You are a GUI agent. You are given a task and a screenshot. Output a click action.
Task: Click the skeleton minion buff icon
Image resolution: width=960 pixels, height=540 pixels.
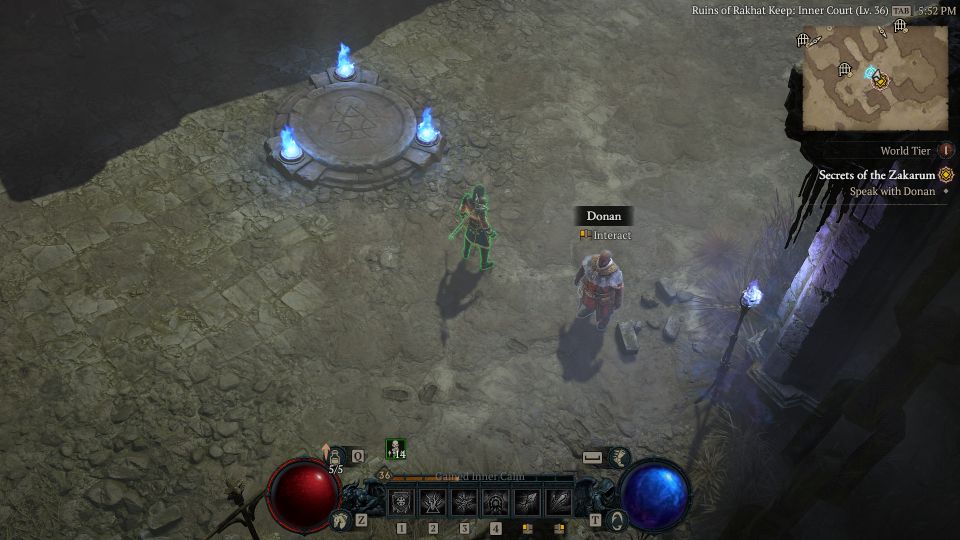(x=395, y=450)
